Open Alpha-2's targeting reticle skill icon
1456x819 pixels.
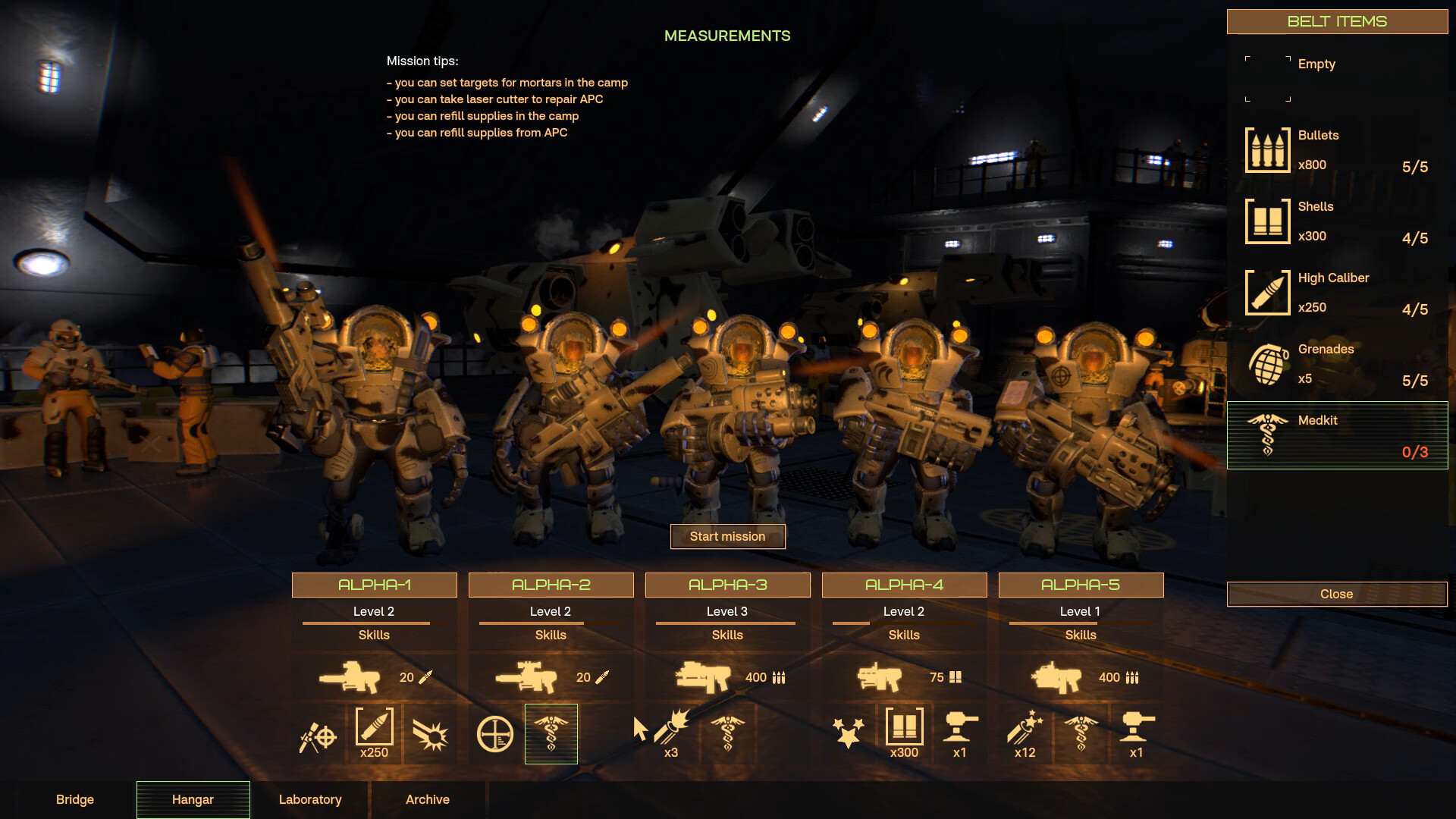(x=495, y=733)
